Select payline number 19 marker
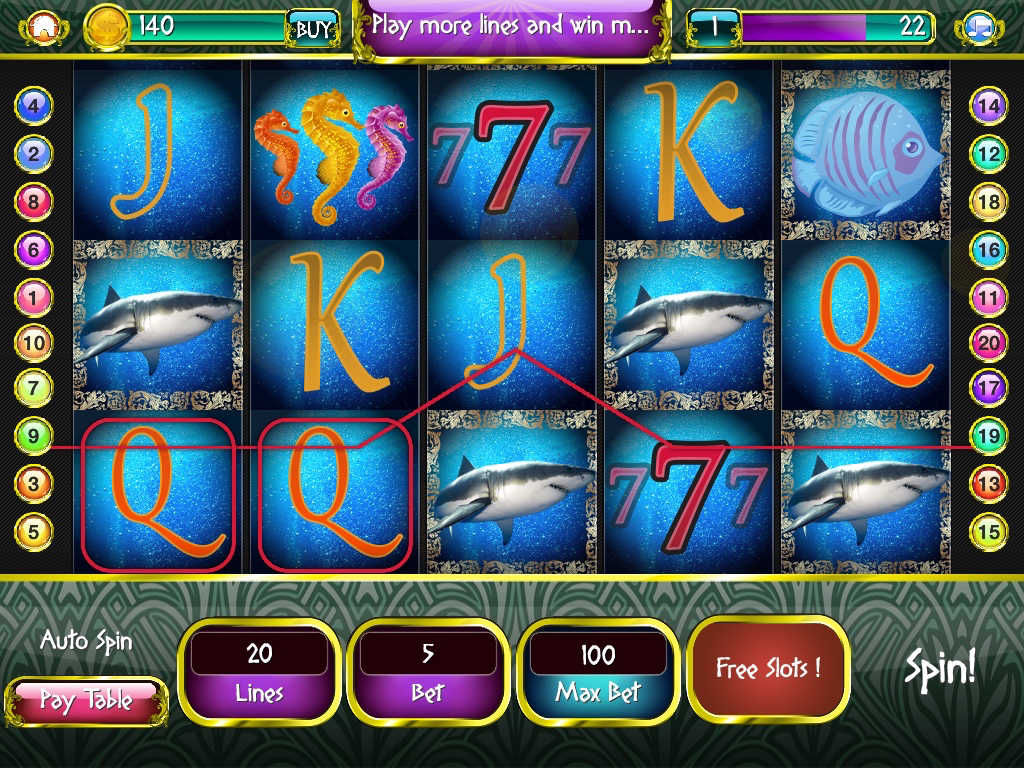Viewport: 1024px width, 768px height. 988,436
